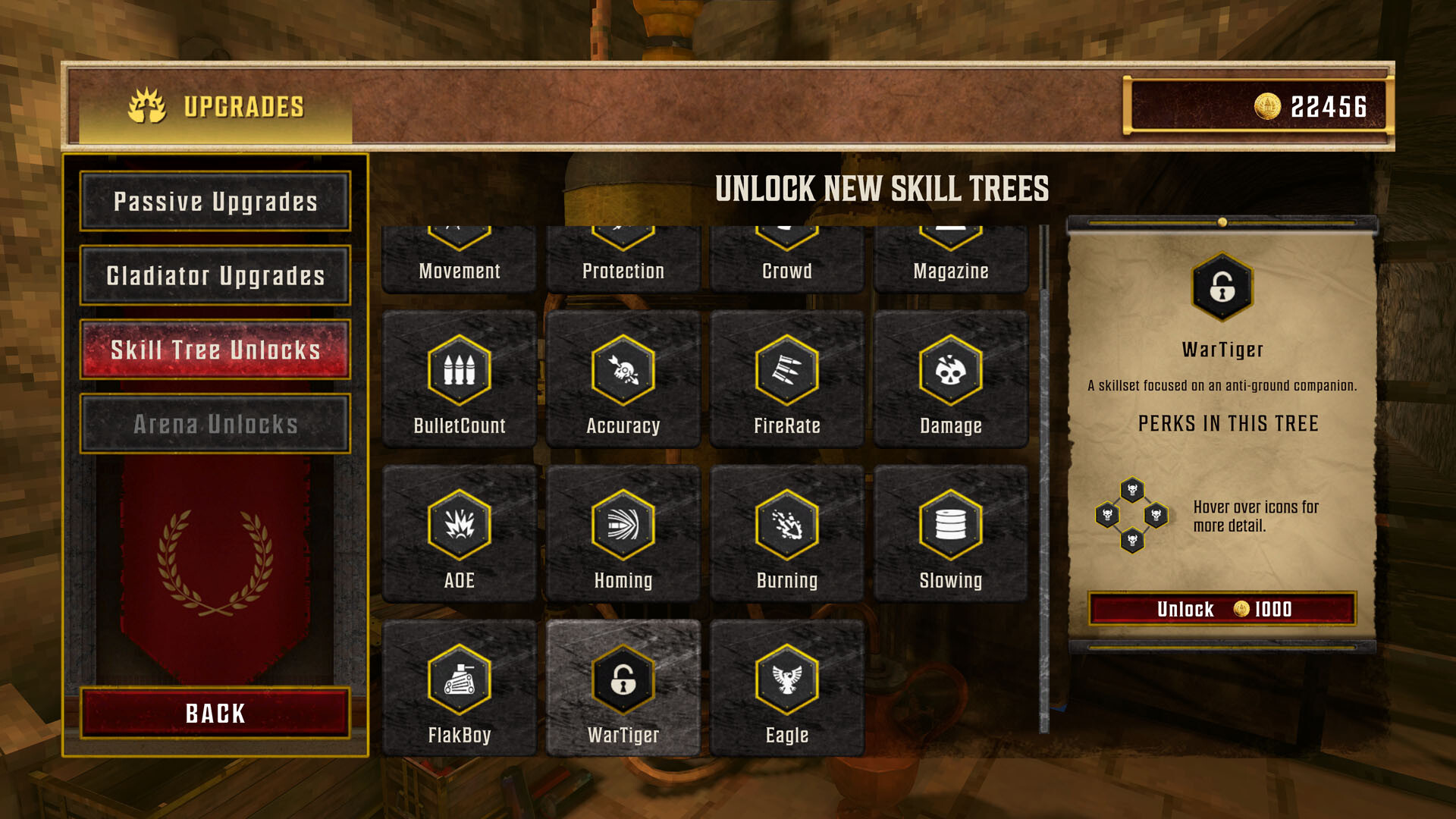Click the Damage skull icon
This screenshot has height=819, width=1456.
(950, 372)
